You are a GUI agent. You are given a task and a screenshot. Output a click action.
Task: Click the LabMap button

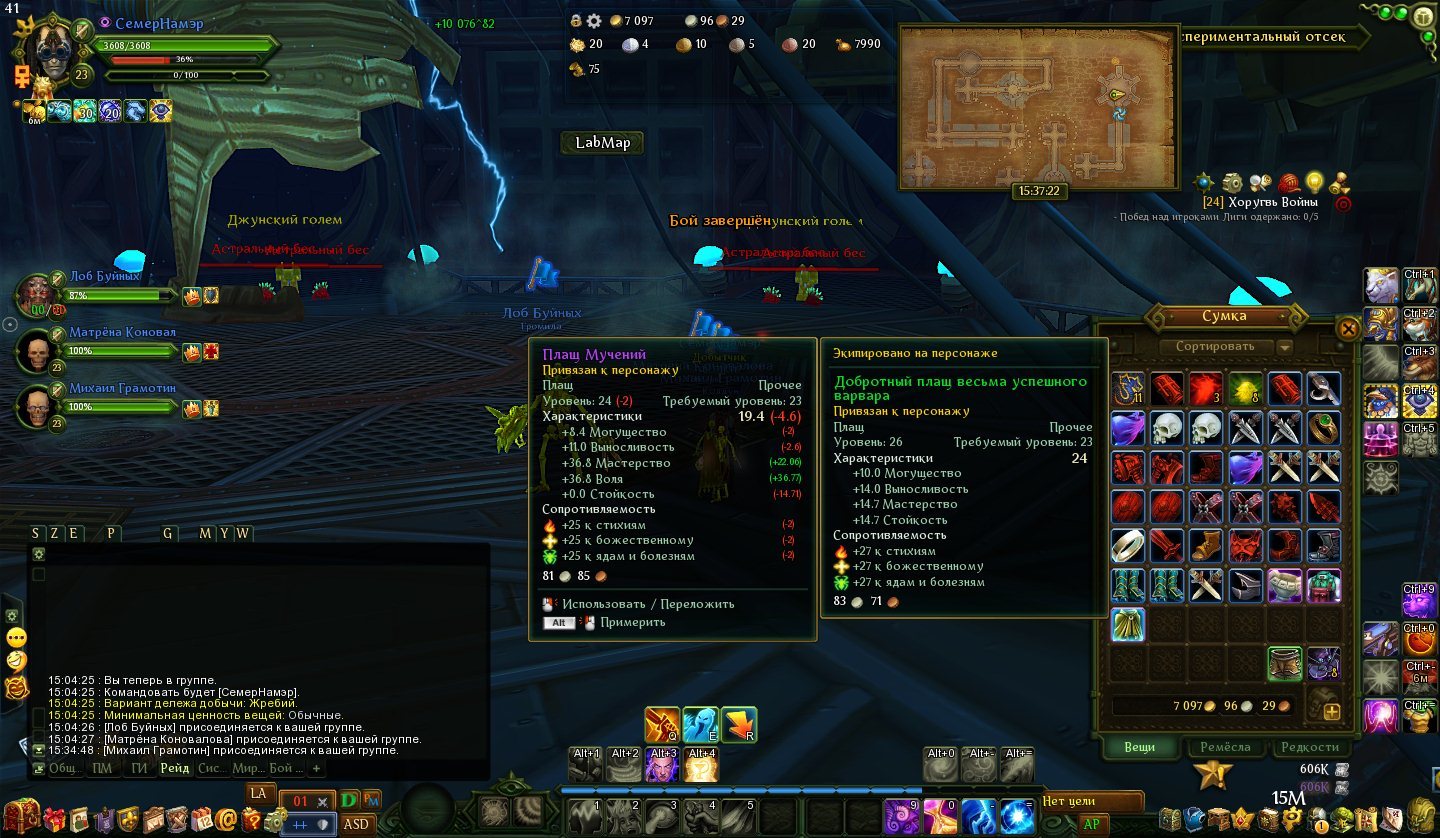(x=602, y=143)
